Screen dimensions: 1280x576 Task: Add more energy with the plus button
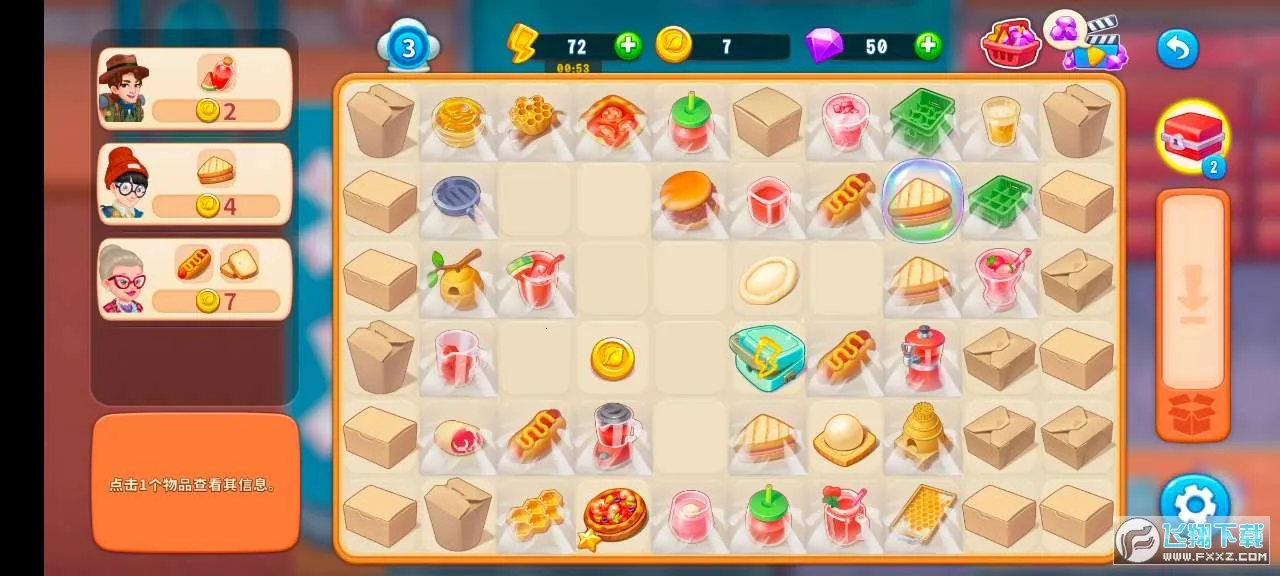628,45
